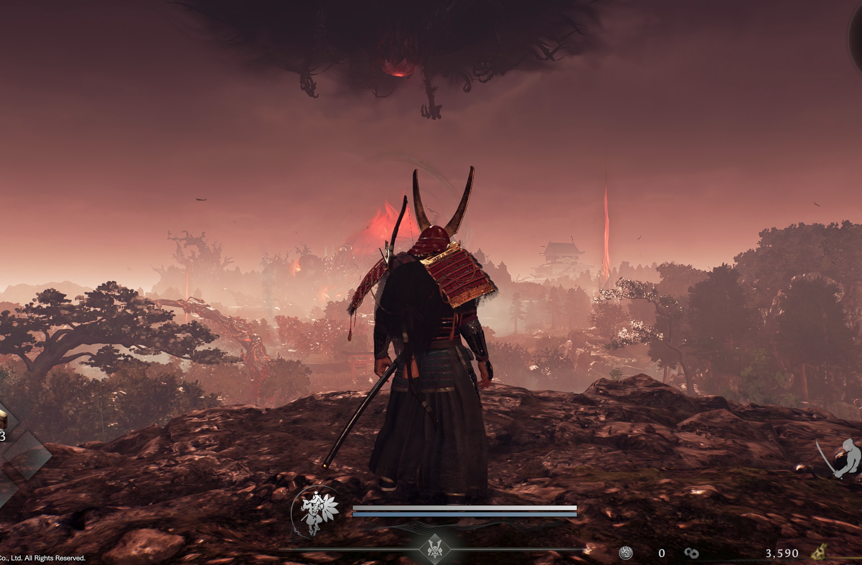Click the gold Amrita currency icon
The width and height of the screenshot is (862, 565).
(818, 552)
